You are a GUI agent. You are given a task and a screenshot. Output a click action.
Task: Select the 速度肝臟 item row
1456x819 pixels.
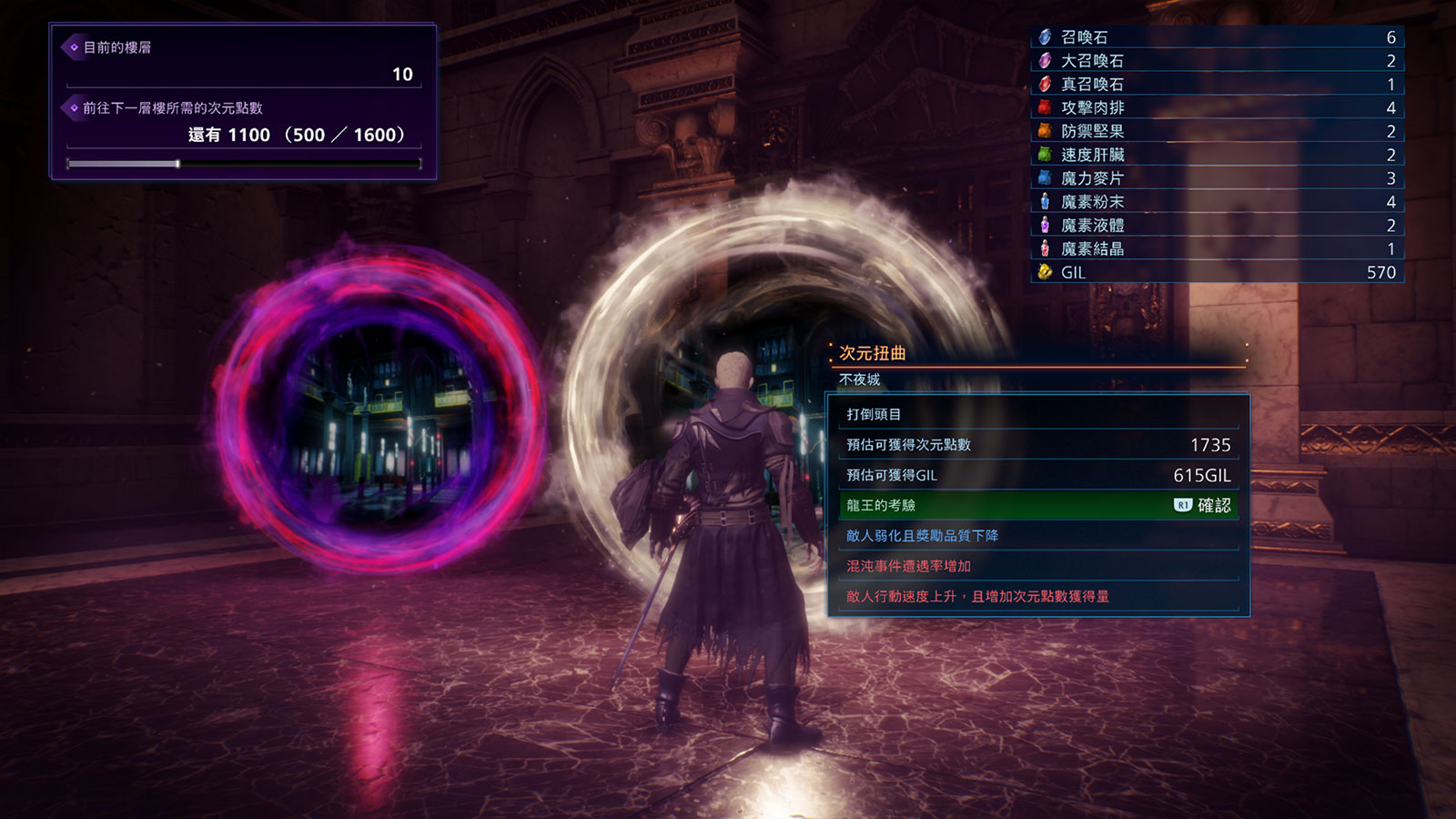pyautogui.click(x=1217, y=155)
